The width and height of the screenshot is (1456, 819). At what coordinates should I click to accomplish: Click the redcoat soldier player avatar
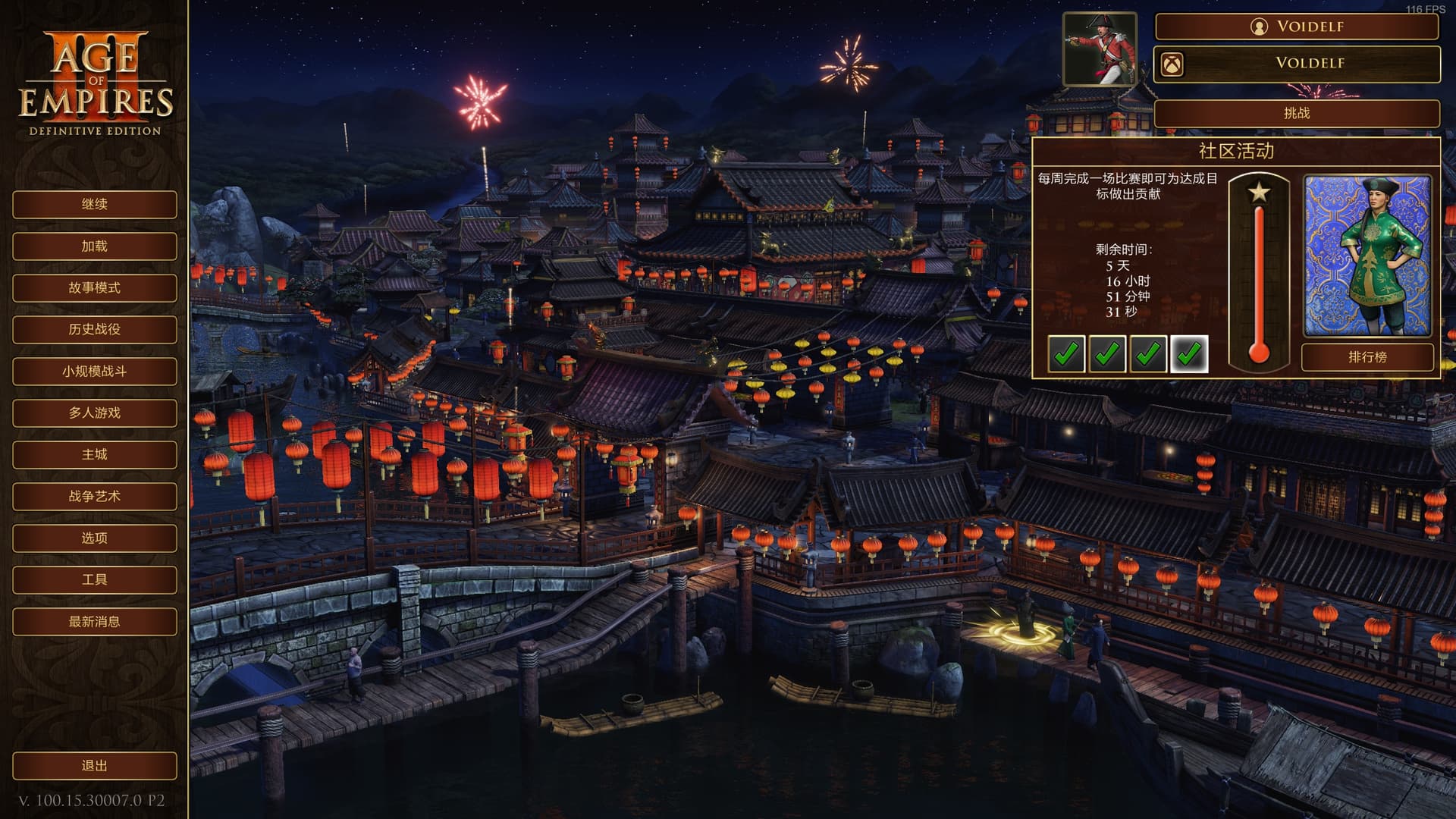coord(1100,49)
